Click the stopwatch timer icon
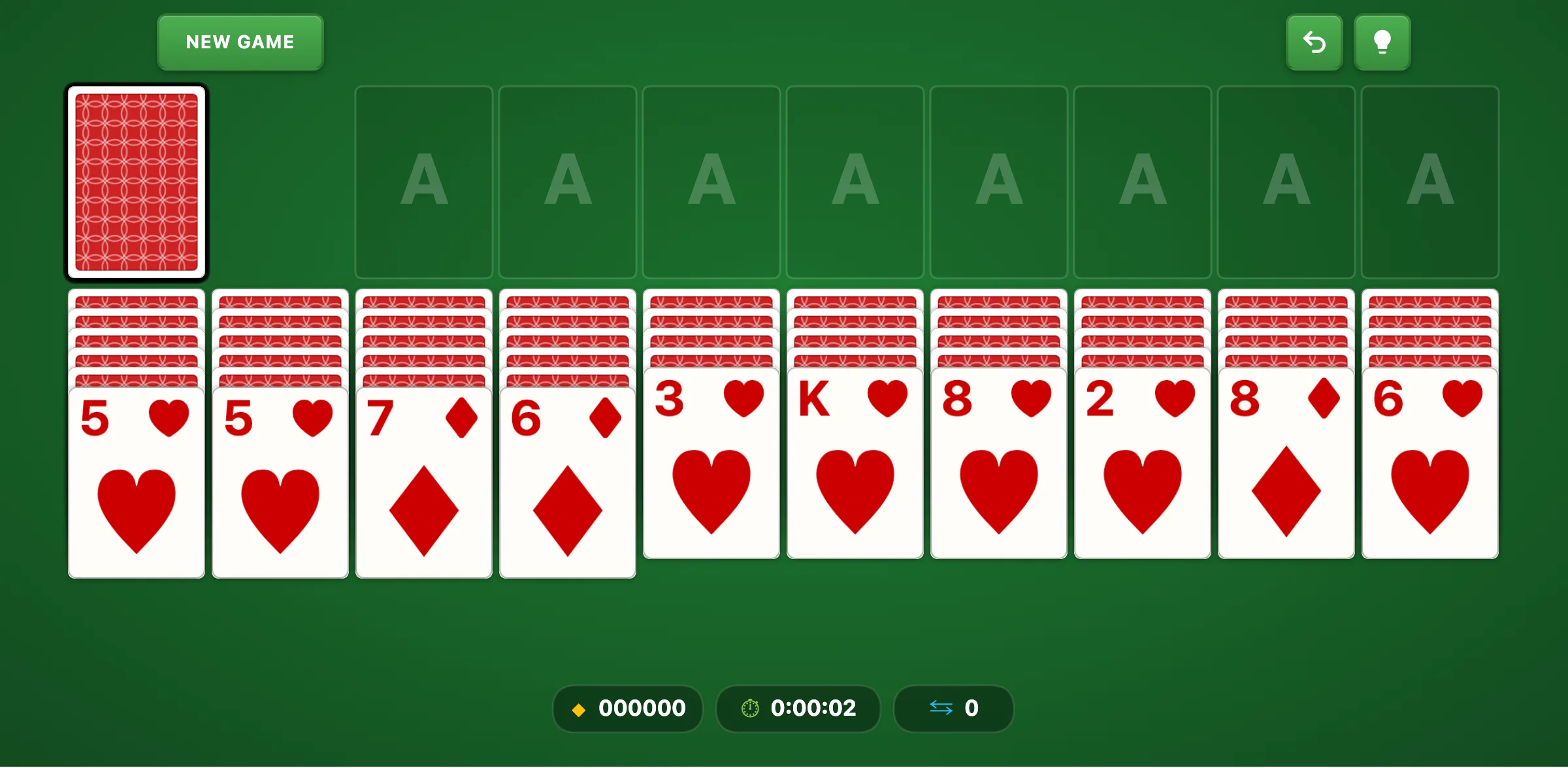 750,709
